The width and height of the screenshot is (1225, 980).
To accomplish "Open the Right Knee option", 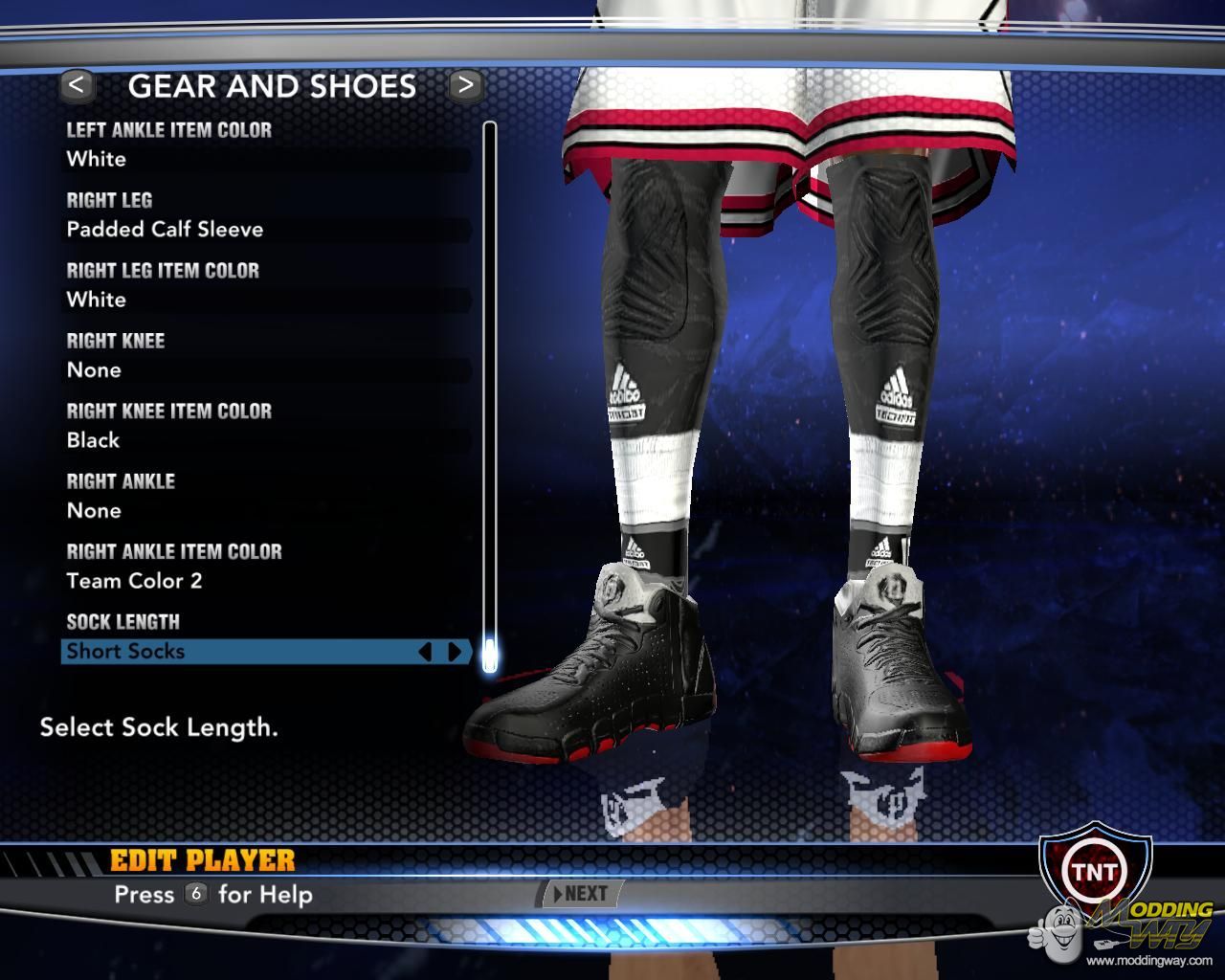I will 266,370.
